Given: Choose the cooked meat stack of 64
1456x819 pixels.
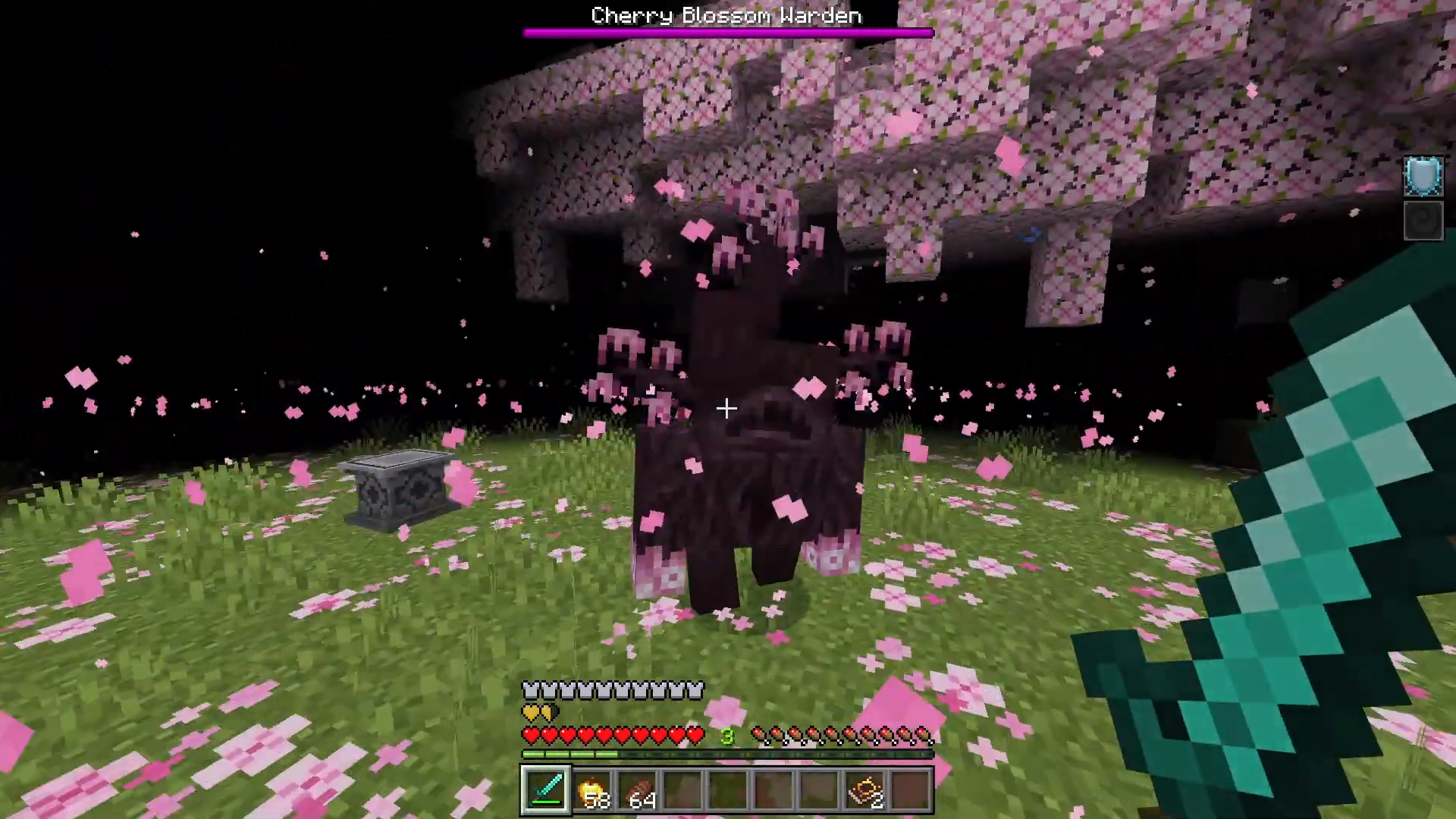Looking at the screenshot, I should coord(637,789).
